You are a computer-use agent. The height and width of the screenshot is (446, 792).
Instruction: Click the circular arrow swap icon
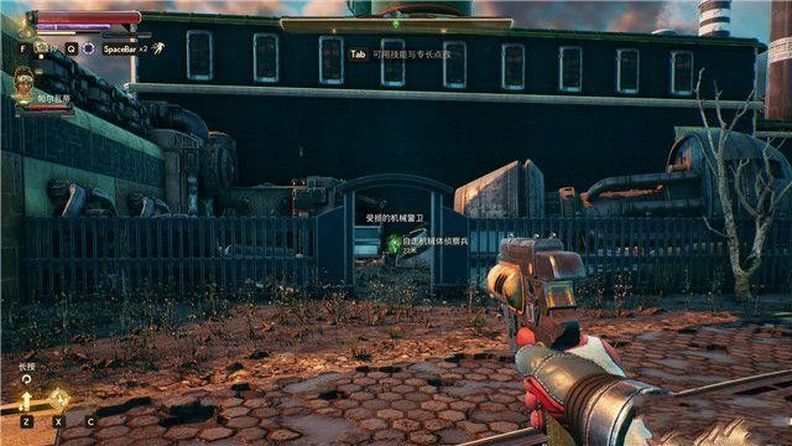click(x=25, y=380)
